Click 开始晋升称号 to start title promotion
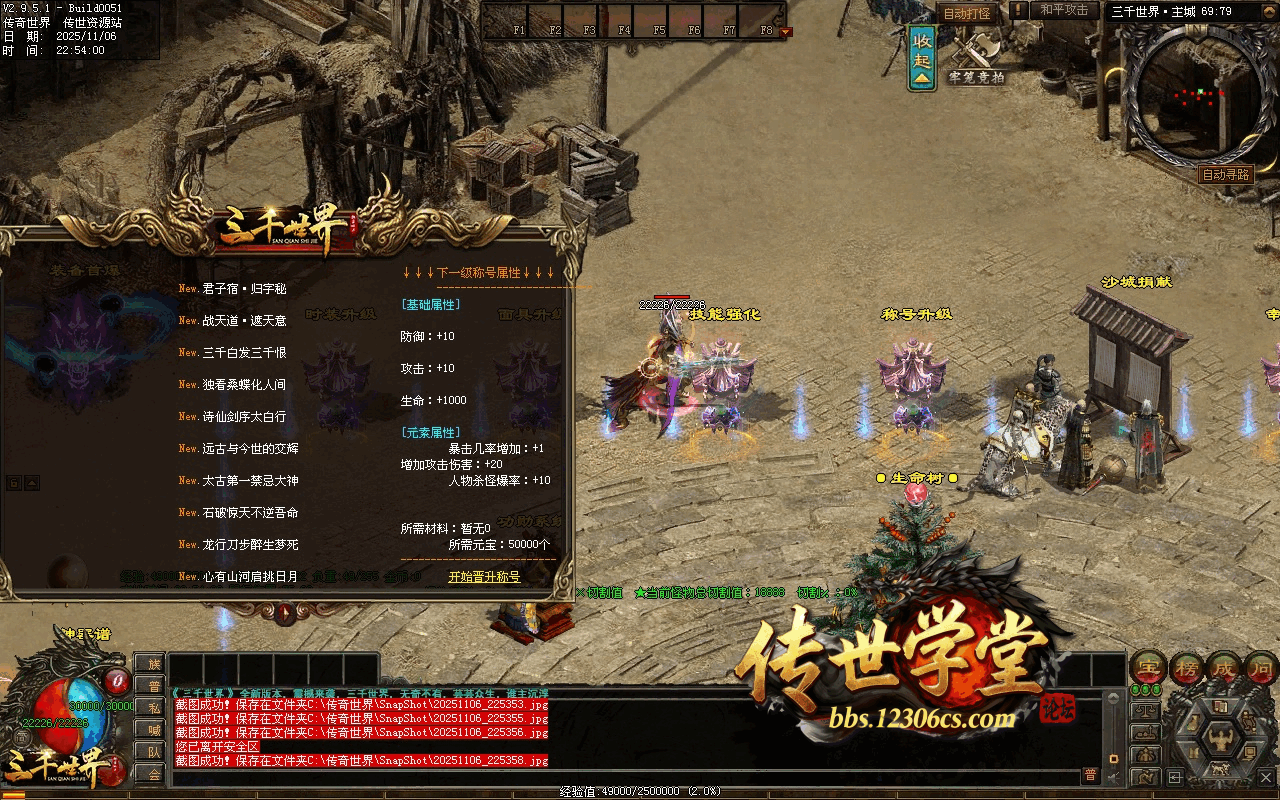 pos(484,577)
